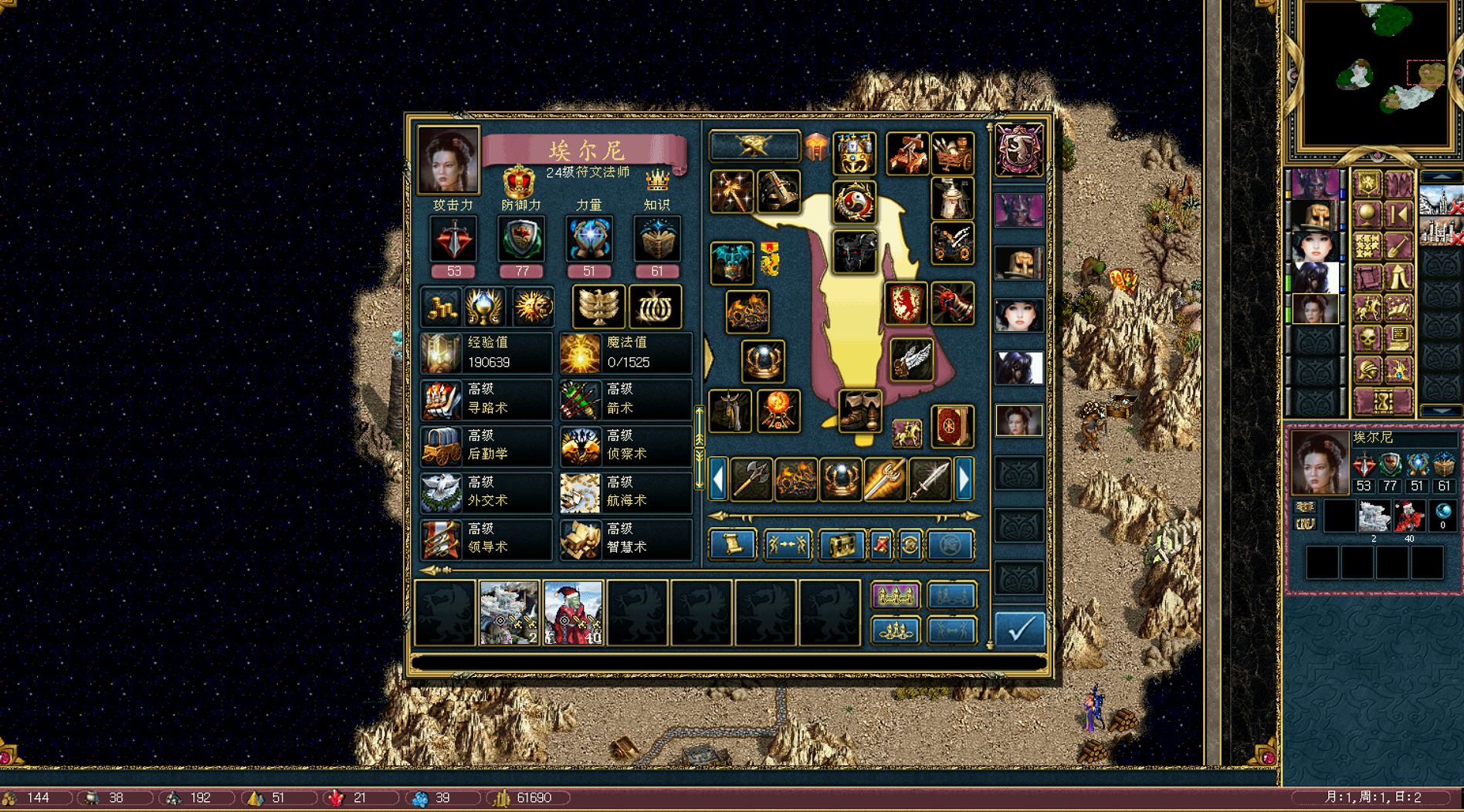Viewport: 1464px width, 812px height.
Task: Select the 高级寻路术 skill entry
Action: pyautogui.click(x=486, y=399)
